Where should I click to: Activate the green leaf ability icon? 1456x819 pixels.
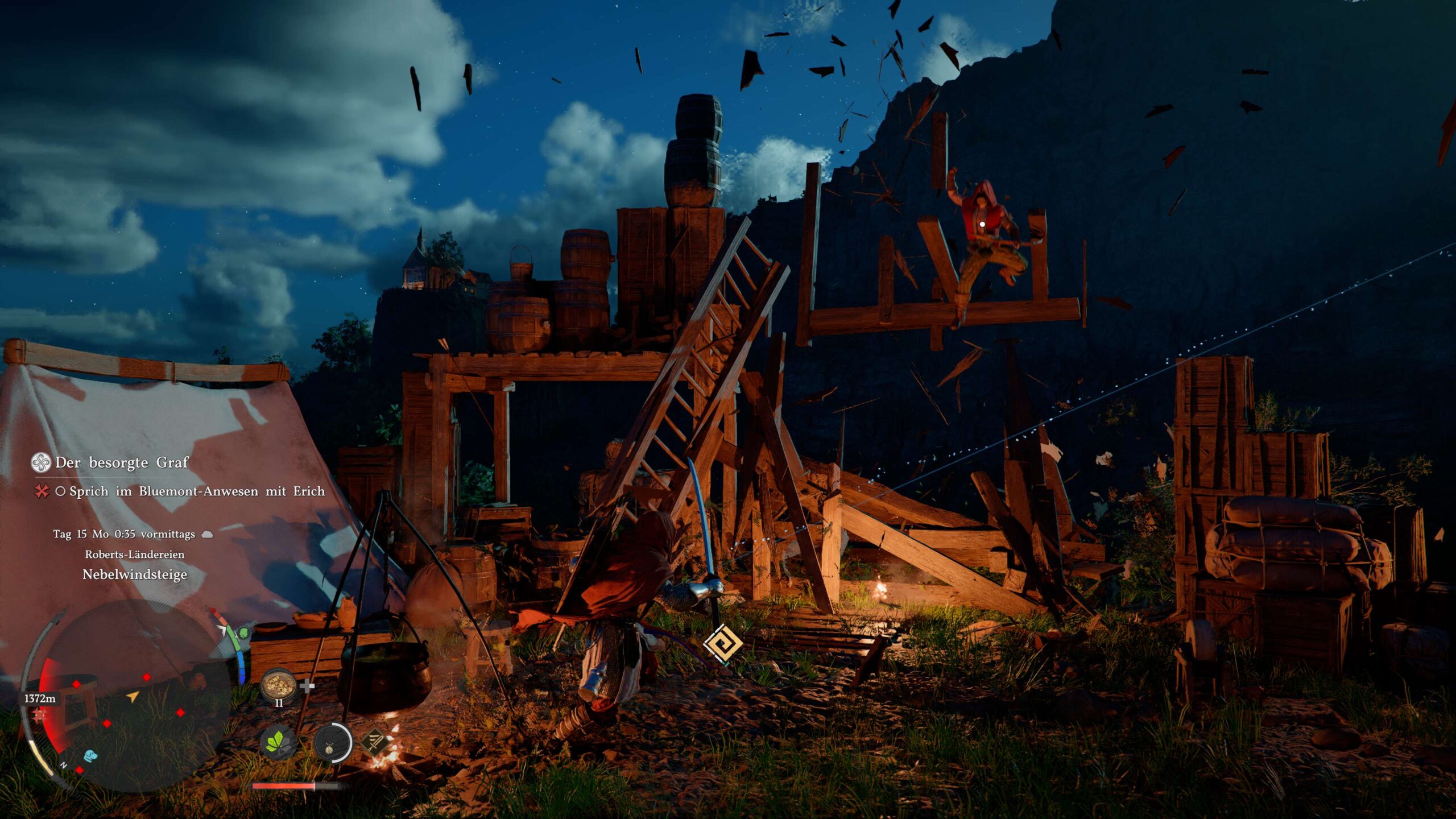coord(278,742)
